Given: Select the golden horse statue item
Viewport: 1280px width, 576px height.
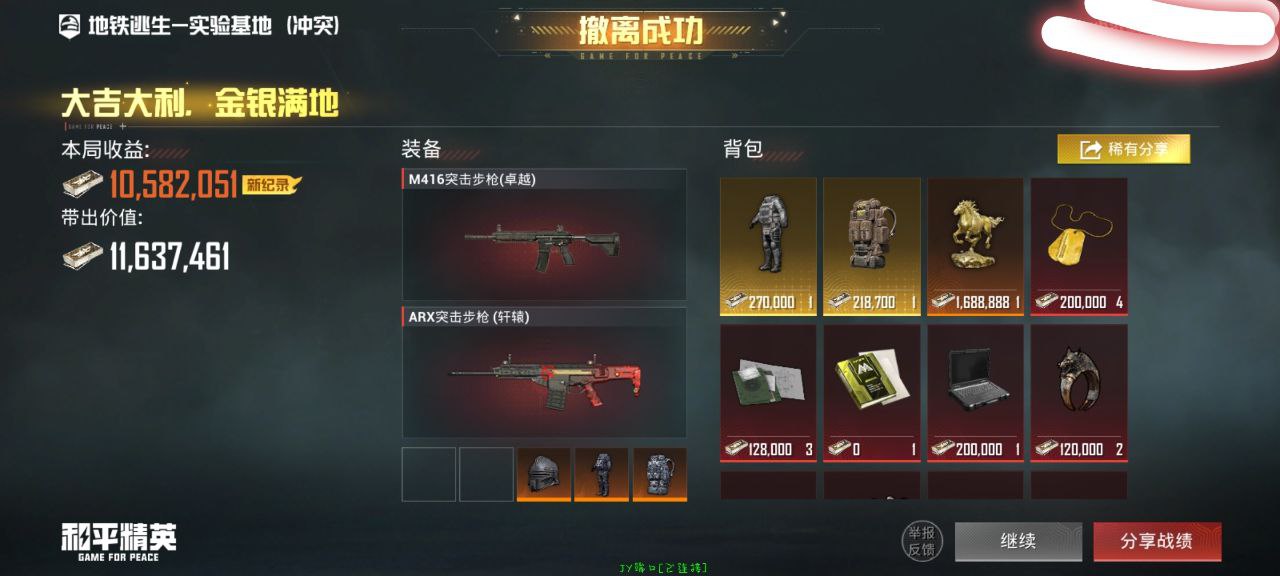Looking at the screenshot, I should pyautogui.click(x=975, y=246).
